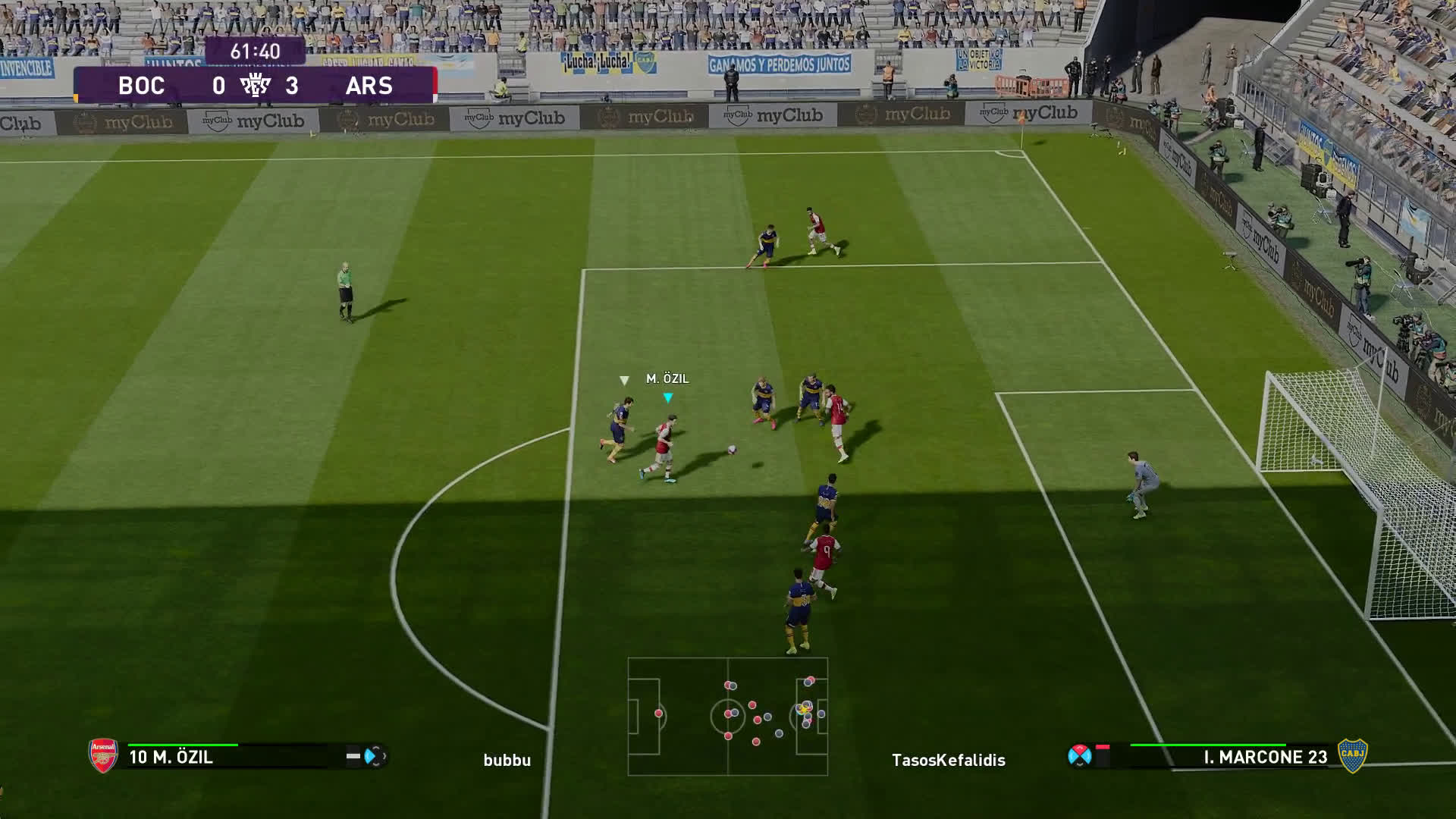Click the 10 M. ÖZIL player panel
The image size is (1456, 819).
point(235,757)
